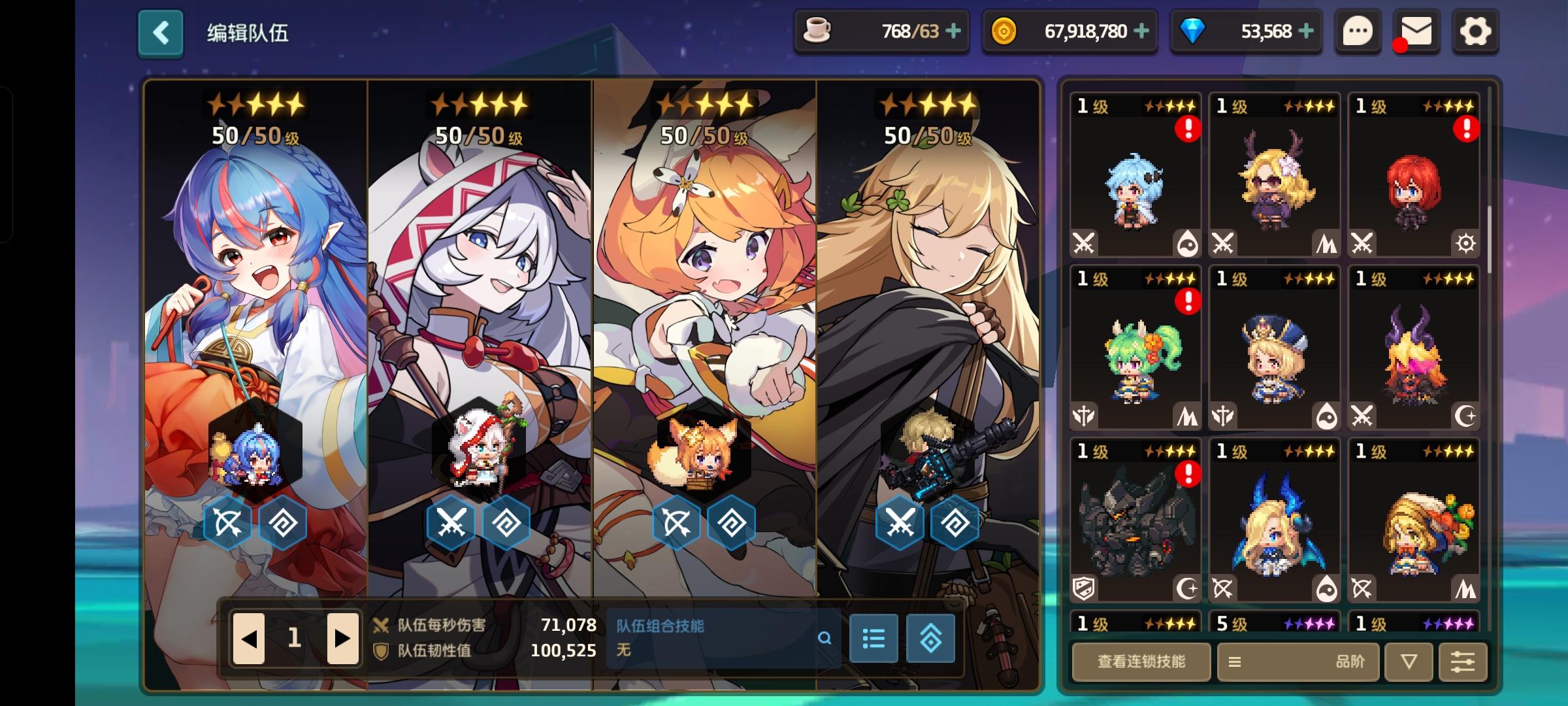This screenshot has width=1568, height=706.
Task: Click the bow icon under the fox character
Action: click(x=677, y=521)
